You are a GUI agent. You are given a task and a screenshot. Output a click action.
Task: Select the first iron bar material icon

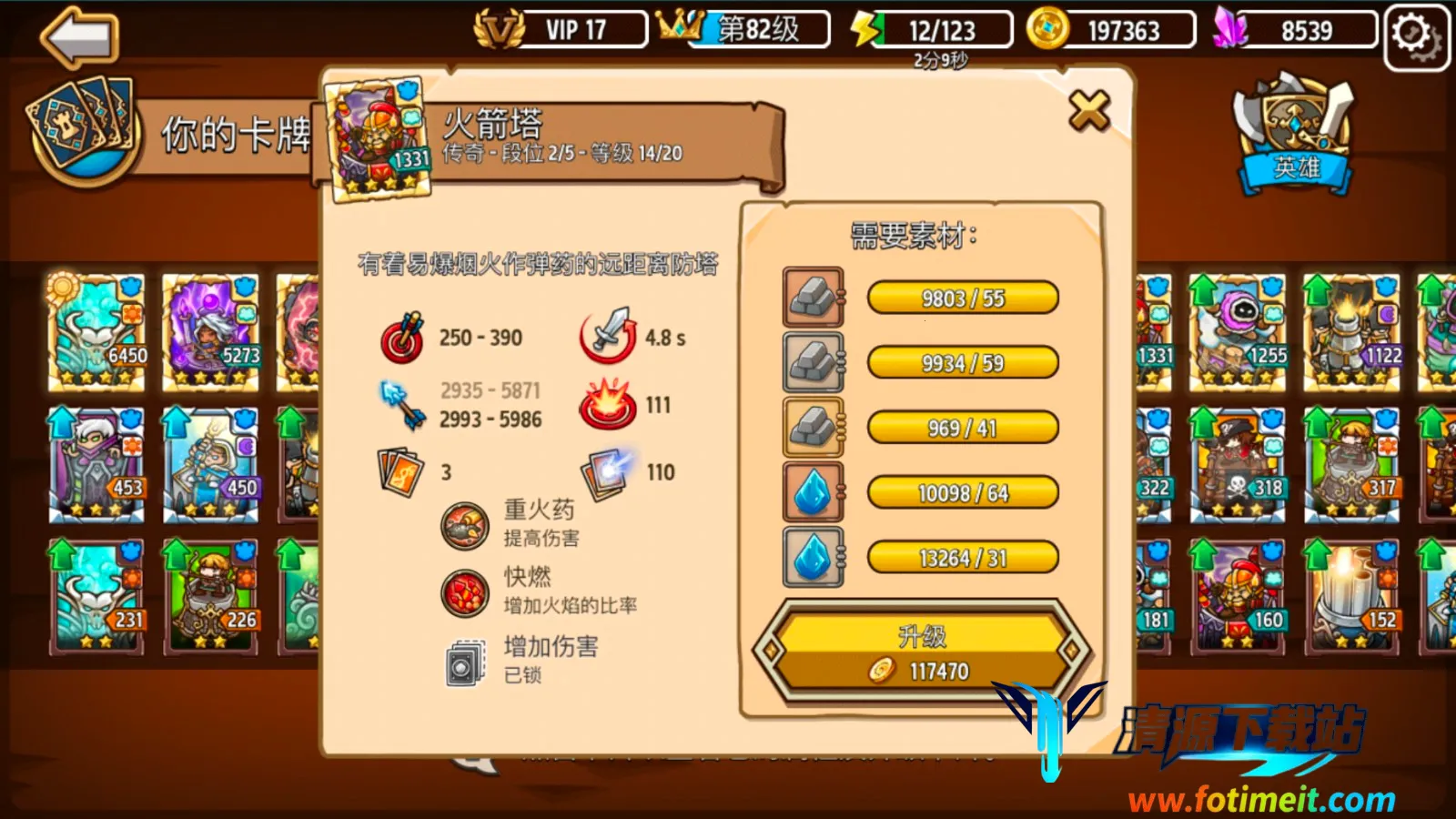813,298
